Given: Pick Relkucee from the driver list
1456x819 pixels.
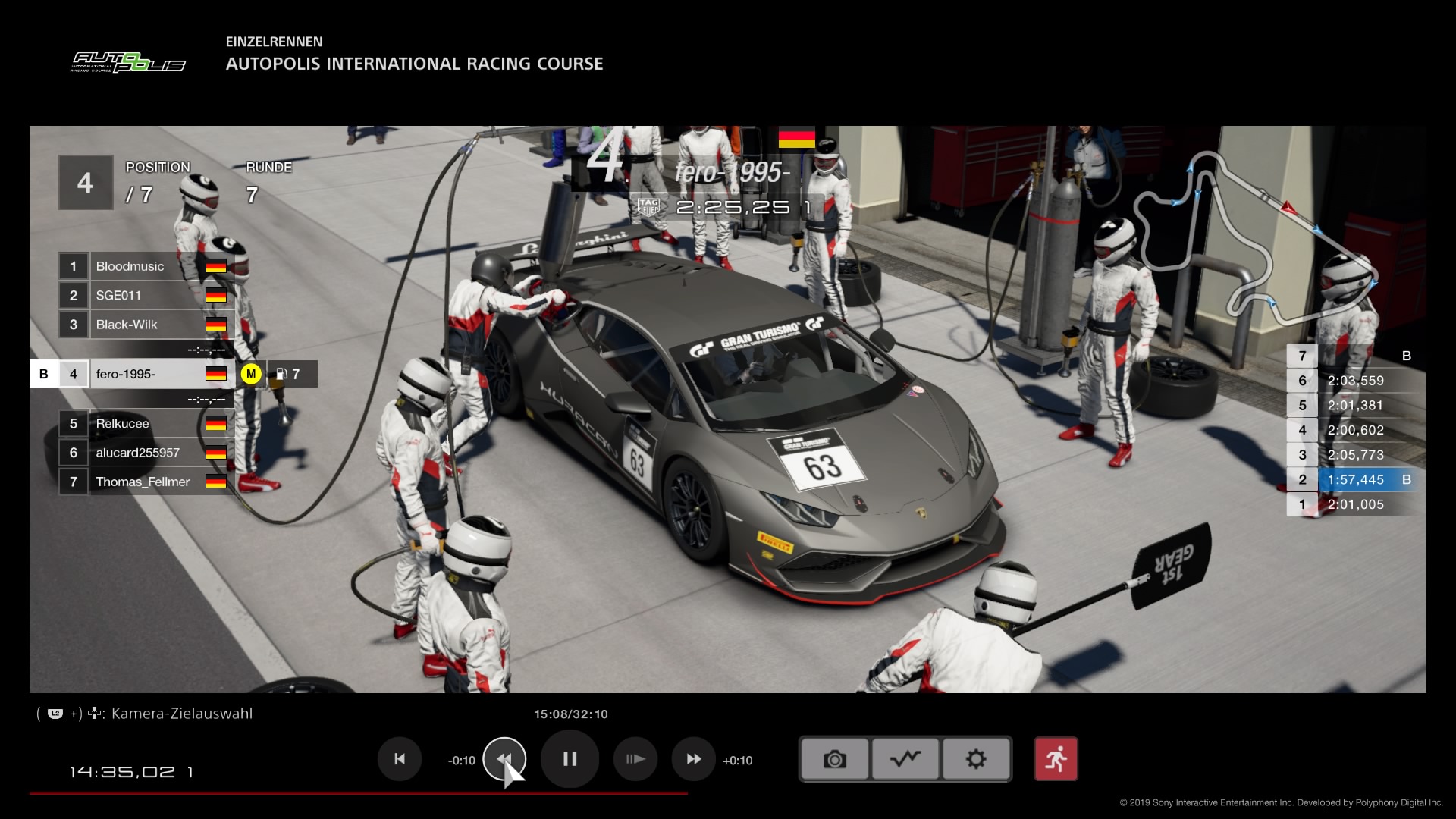Looking at the screenshot, I should coord(144,424).
